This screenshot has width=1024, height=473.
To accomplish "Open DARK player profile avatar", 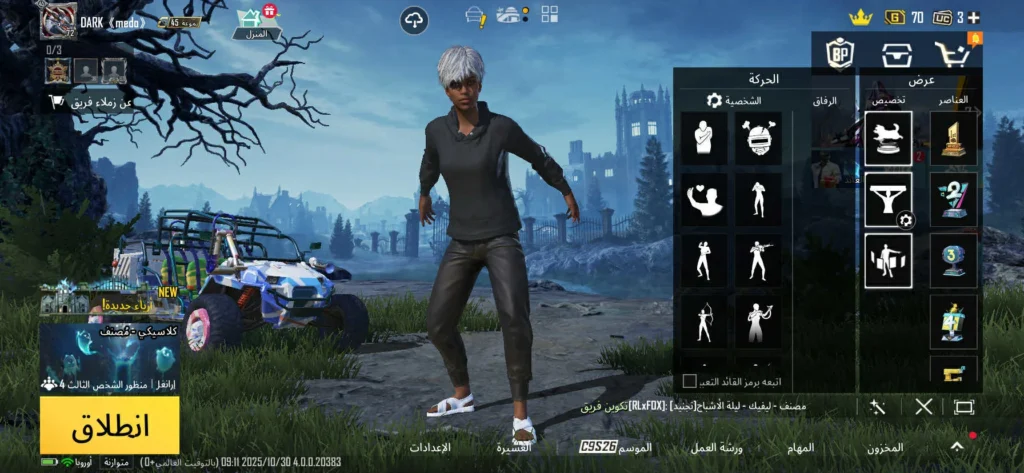I will (59, 20).
